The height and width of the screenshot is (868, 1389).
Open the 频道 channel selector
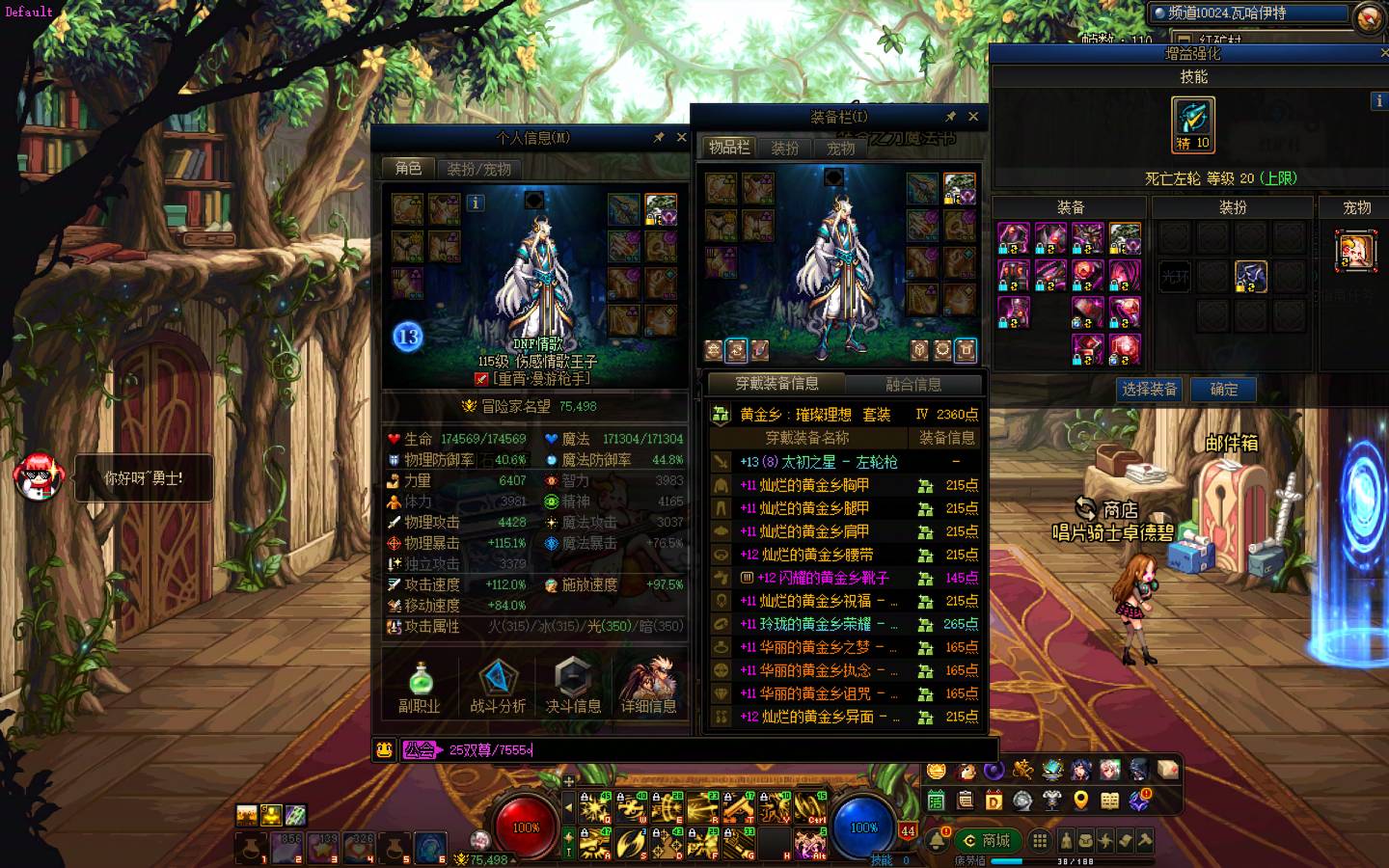pyautogui.click(x=1248, y=14)
